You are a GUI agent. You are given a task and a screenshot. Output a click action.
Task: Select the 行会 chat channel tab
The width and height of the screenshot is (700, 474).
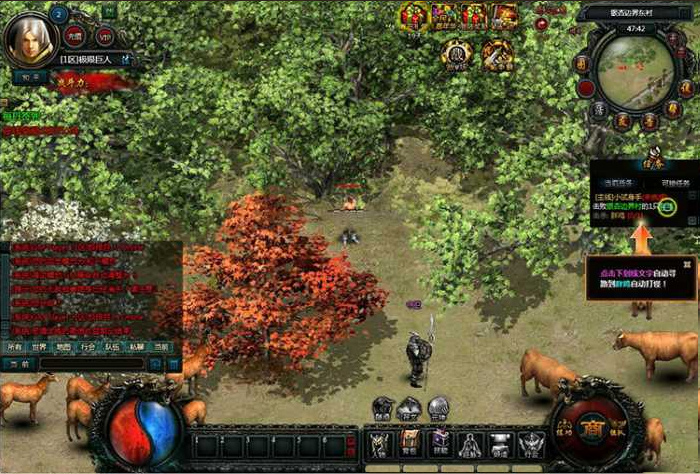[x=88, y=347]
